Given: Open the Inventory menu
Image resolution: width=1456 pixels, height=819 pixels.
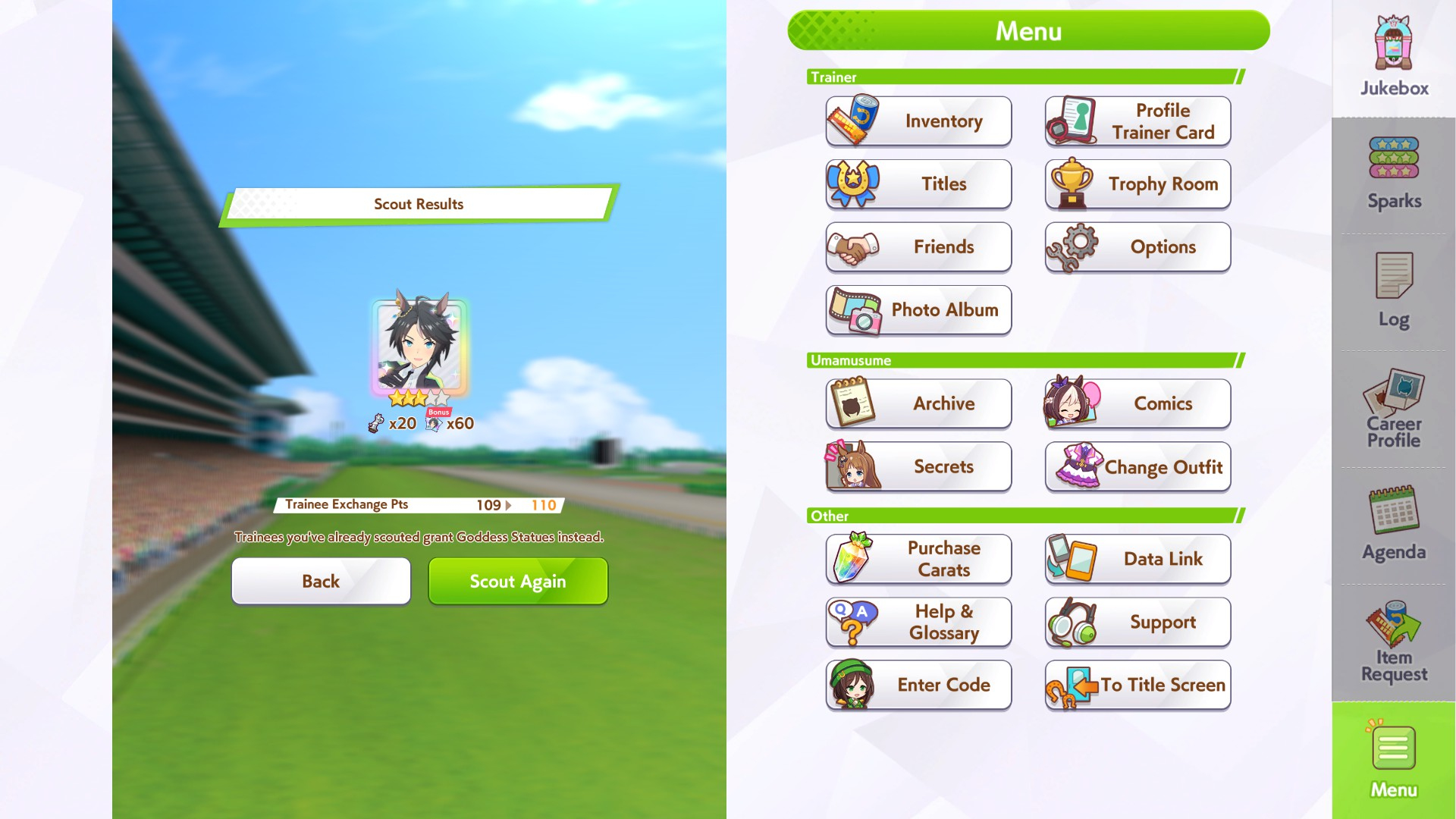Looking at the screenshot, I should [918, 121].
